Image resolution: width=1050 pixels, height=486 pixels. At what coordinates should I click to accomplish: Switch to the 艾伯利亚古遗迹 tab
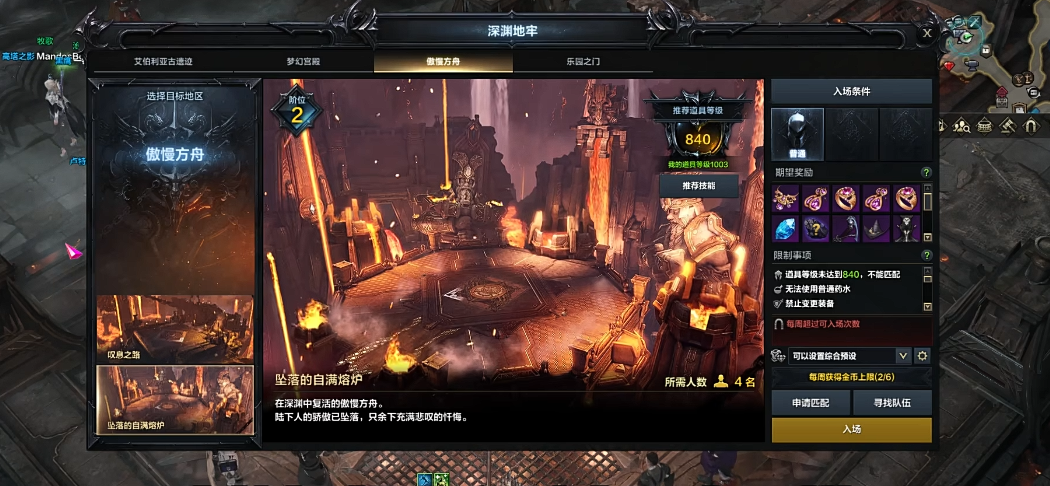[163, 61]
